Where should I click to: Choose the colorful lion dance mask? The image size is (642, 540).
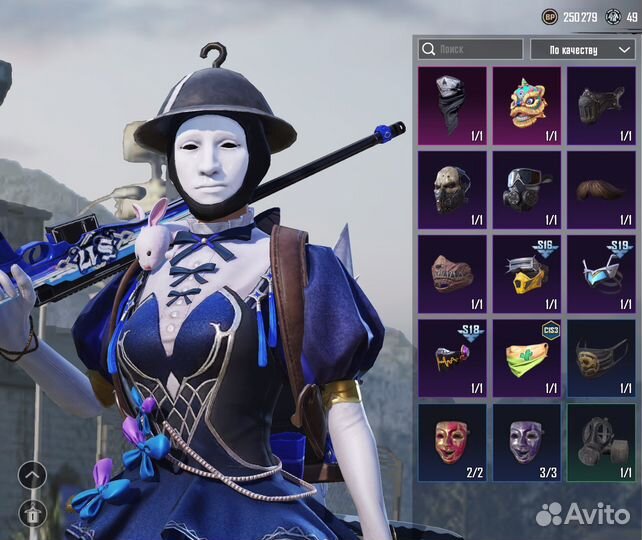[x=527, y=103]
